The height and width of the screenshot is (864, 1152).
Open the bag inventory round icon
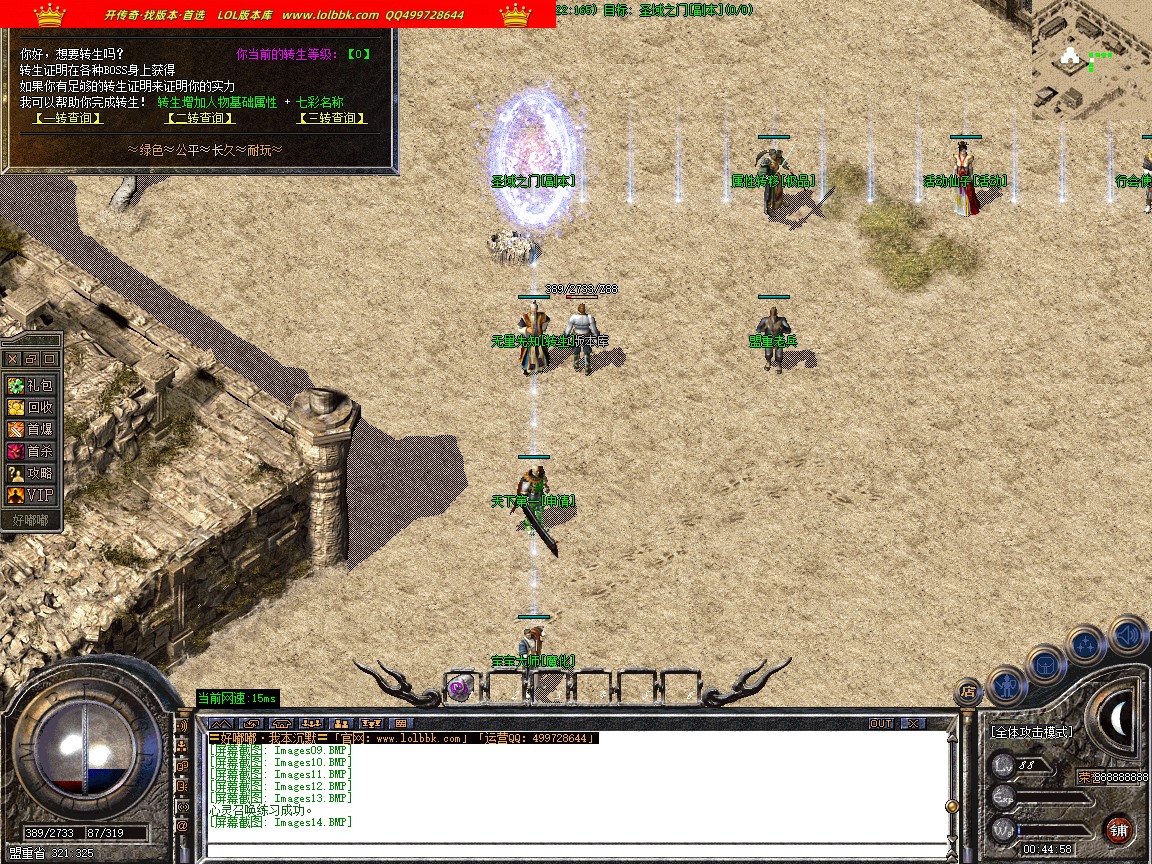coord(1045,664)
